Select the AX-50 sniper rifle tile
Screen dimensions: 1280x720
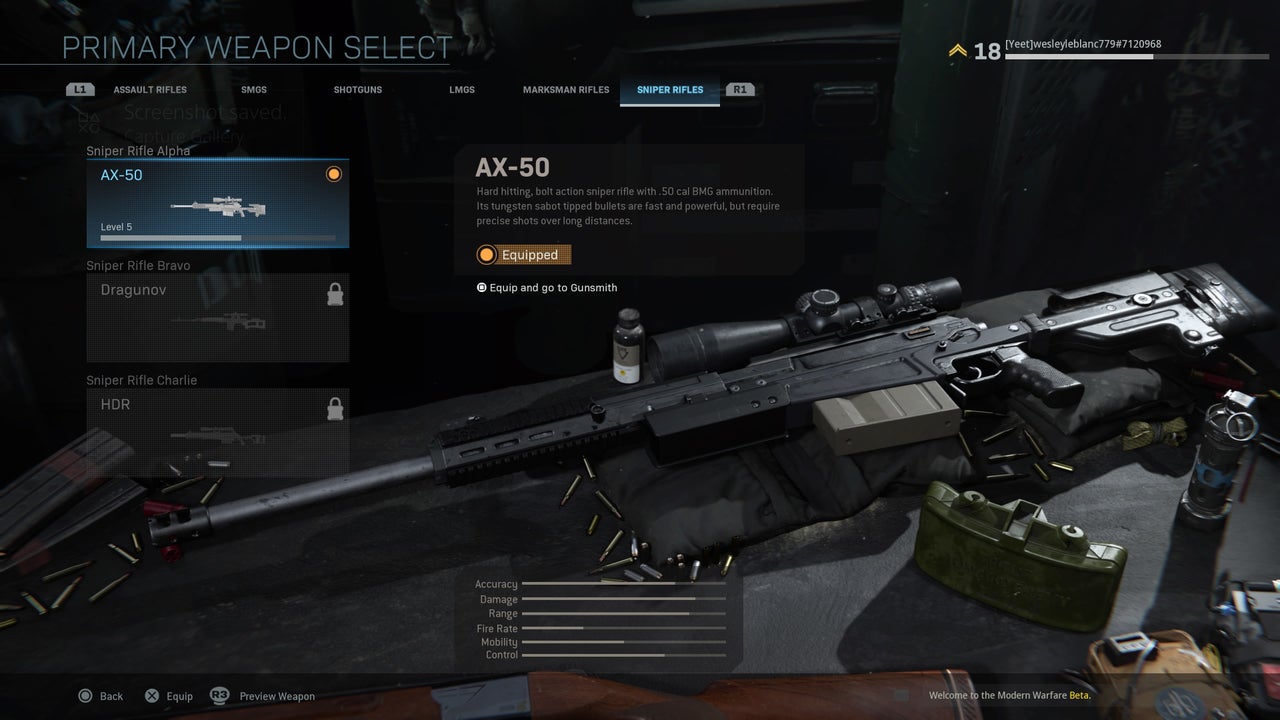pos(218,203)
